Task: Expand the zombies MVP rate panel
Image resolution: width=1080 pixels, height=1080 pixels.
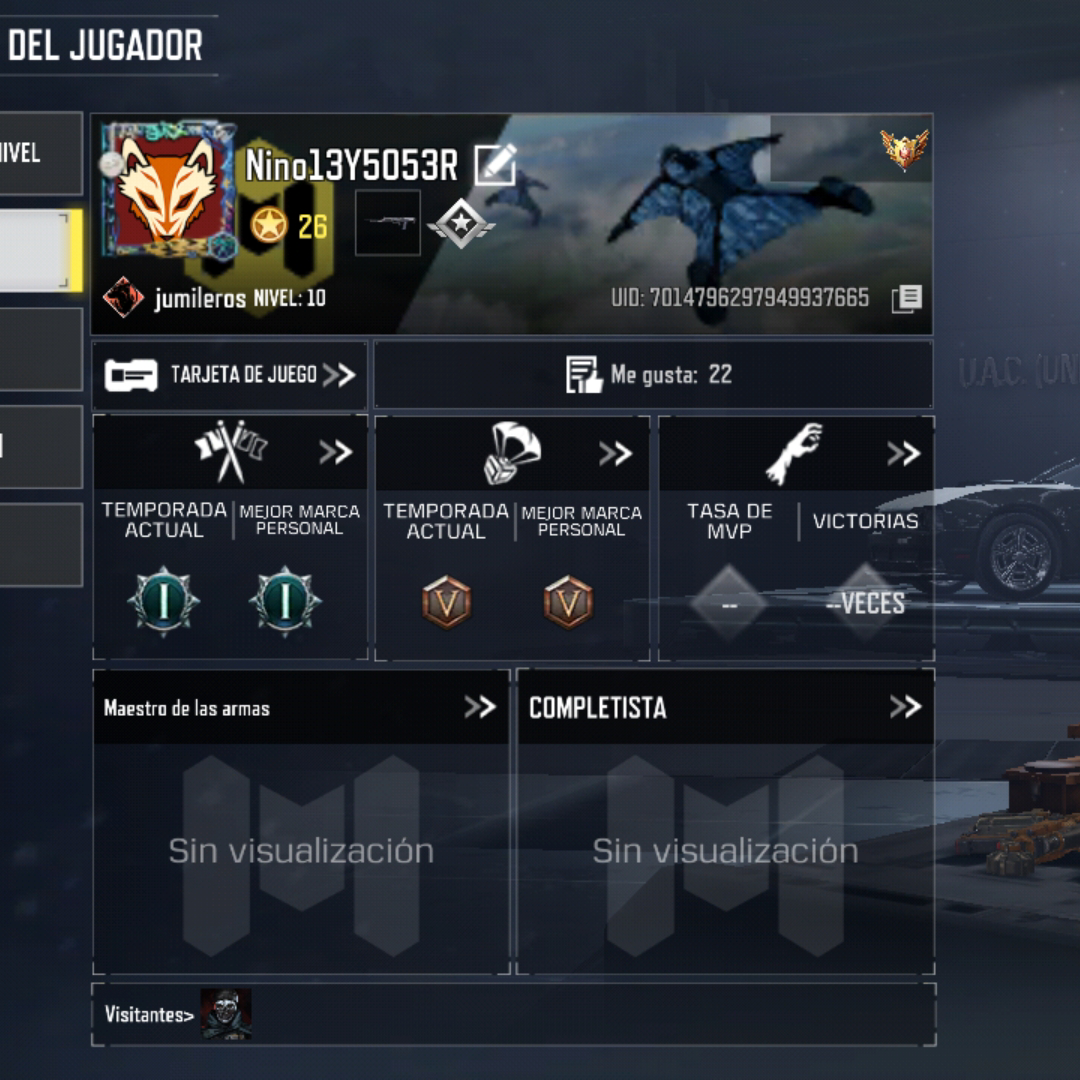Action: click(x=902, y=453)
